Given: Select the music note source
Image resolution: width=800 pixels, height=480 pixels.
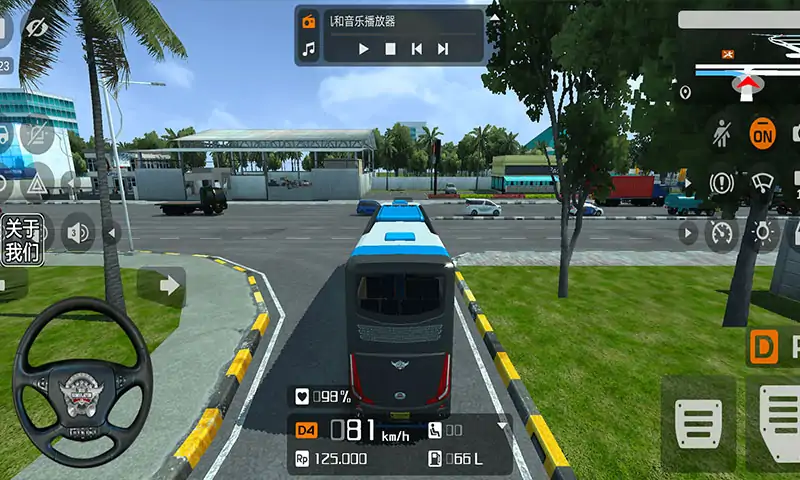Looking at the screenshot, I should pyautogui.click(x=309, y=48).
